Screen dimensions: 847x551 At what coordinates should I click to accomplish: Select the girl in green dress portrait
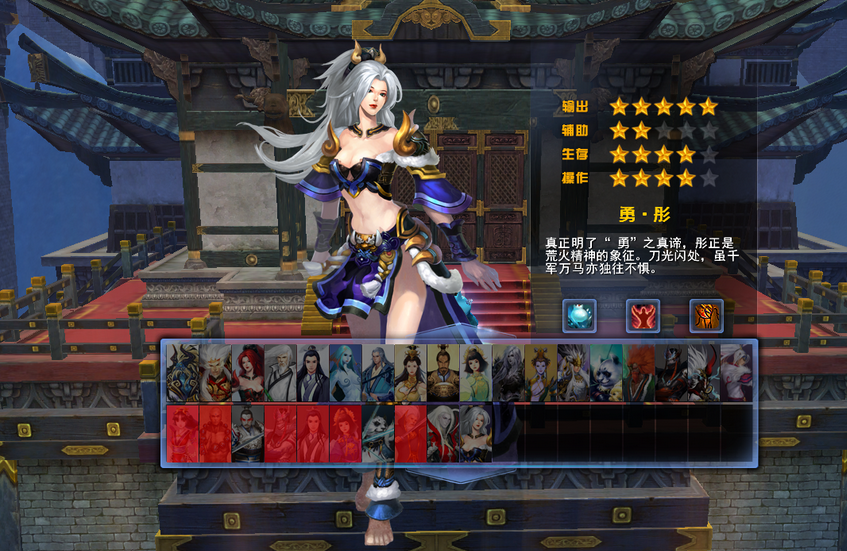(x=475, y=373)
